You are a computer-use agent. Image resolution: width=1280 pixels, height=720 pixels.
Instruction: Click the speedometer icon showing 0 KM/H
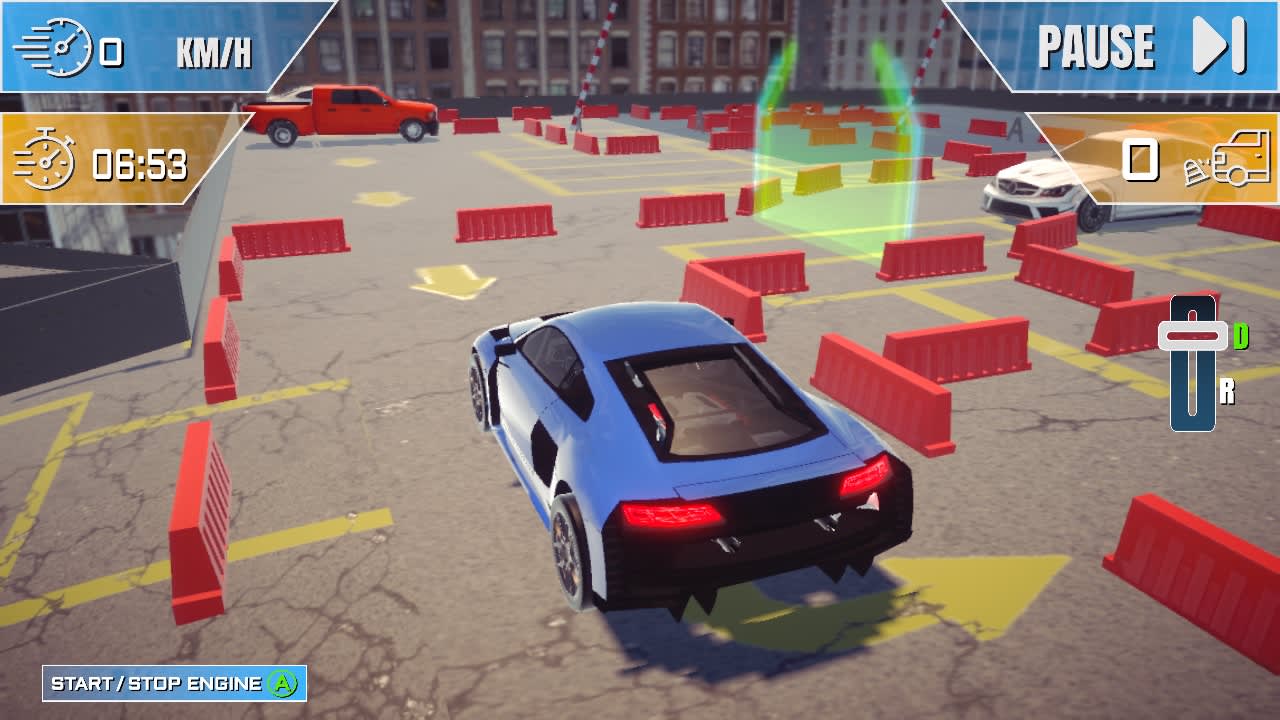pos(62,46)
